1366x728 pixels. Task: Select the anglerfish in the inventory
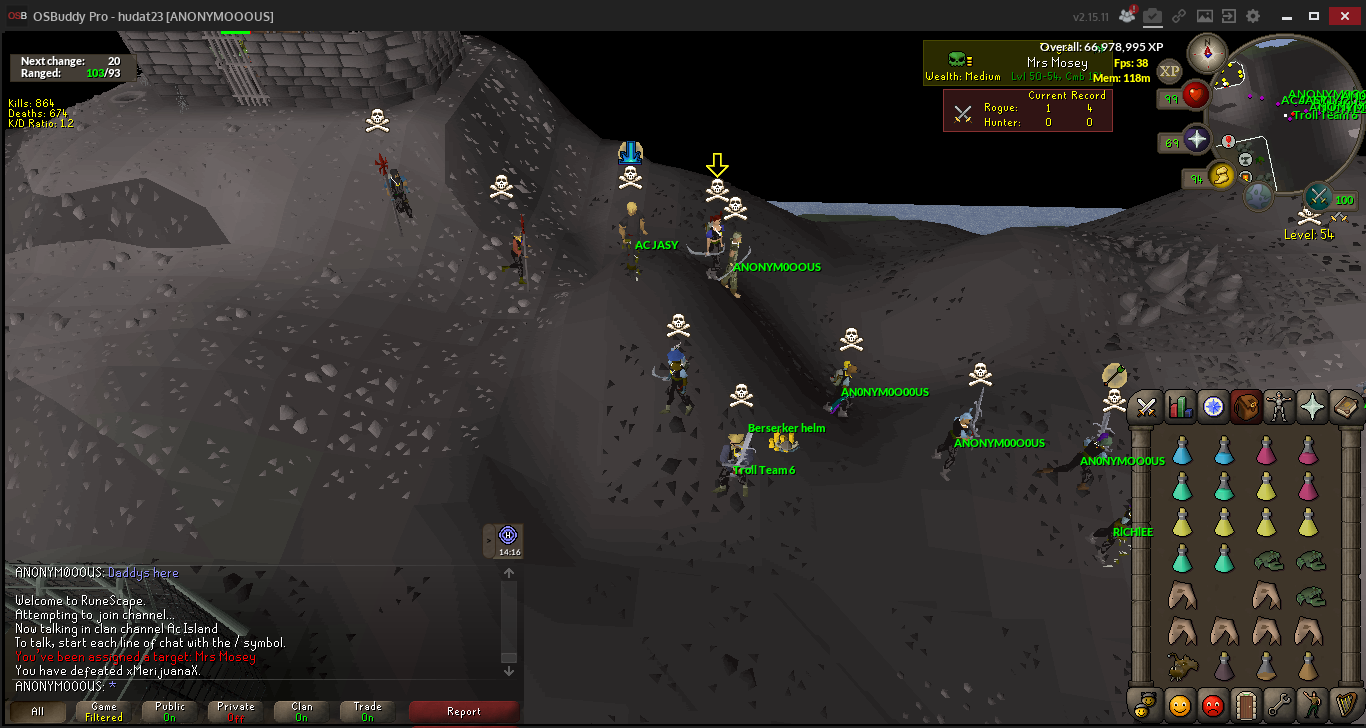tap(1183, 667)
